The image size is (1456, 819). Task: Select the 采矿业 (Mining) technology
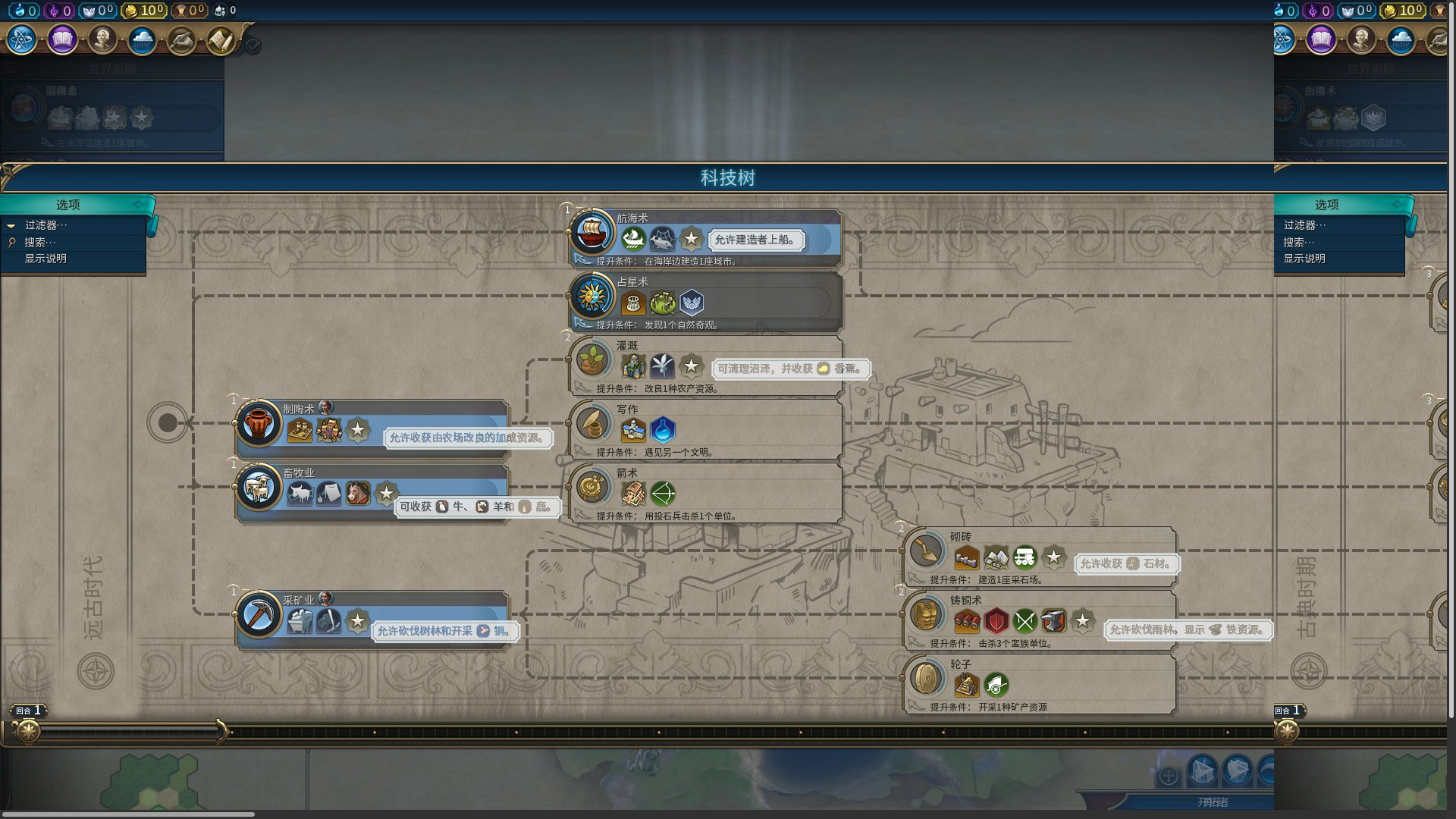click(259, 613)
